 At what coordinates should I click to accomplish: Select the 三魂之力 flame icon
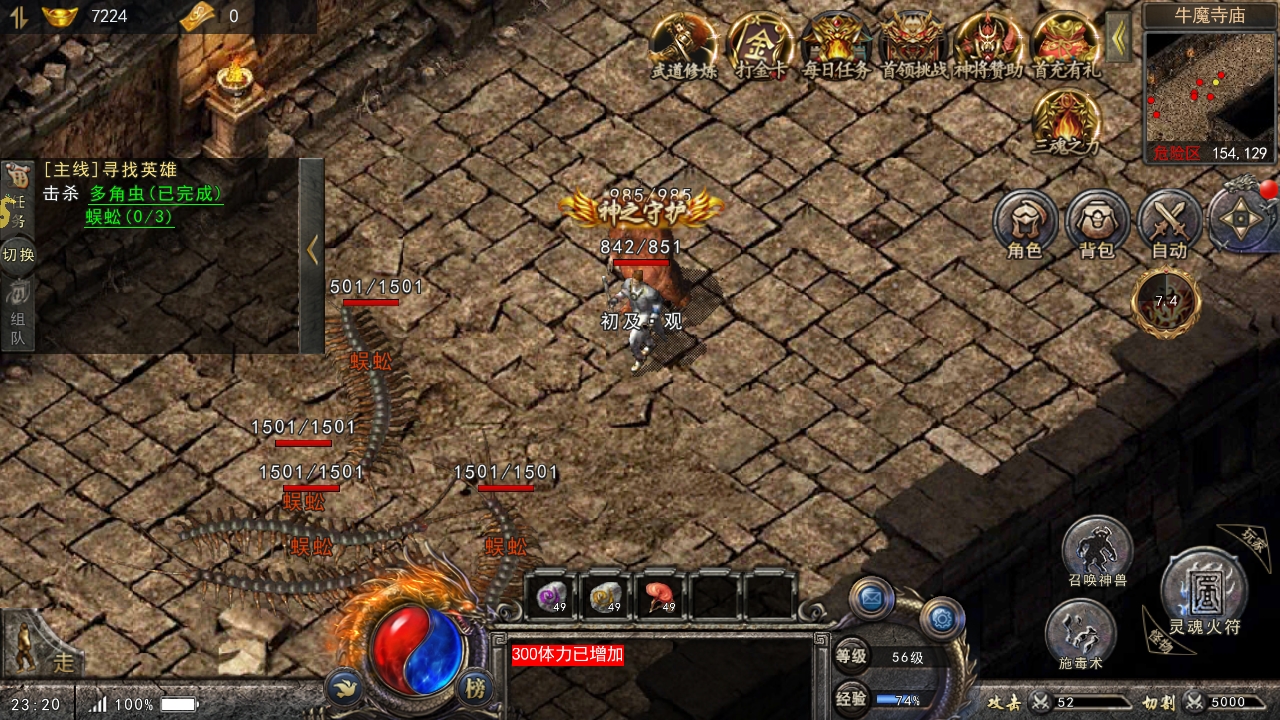[x=1066, y=120]
